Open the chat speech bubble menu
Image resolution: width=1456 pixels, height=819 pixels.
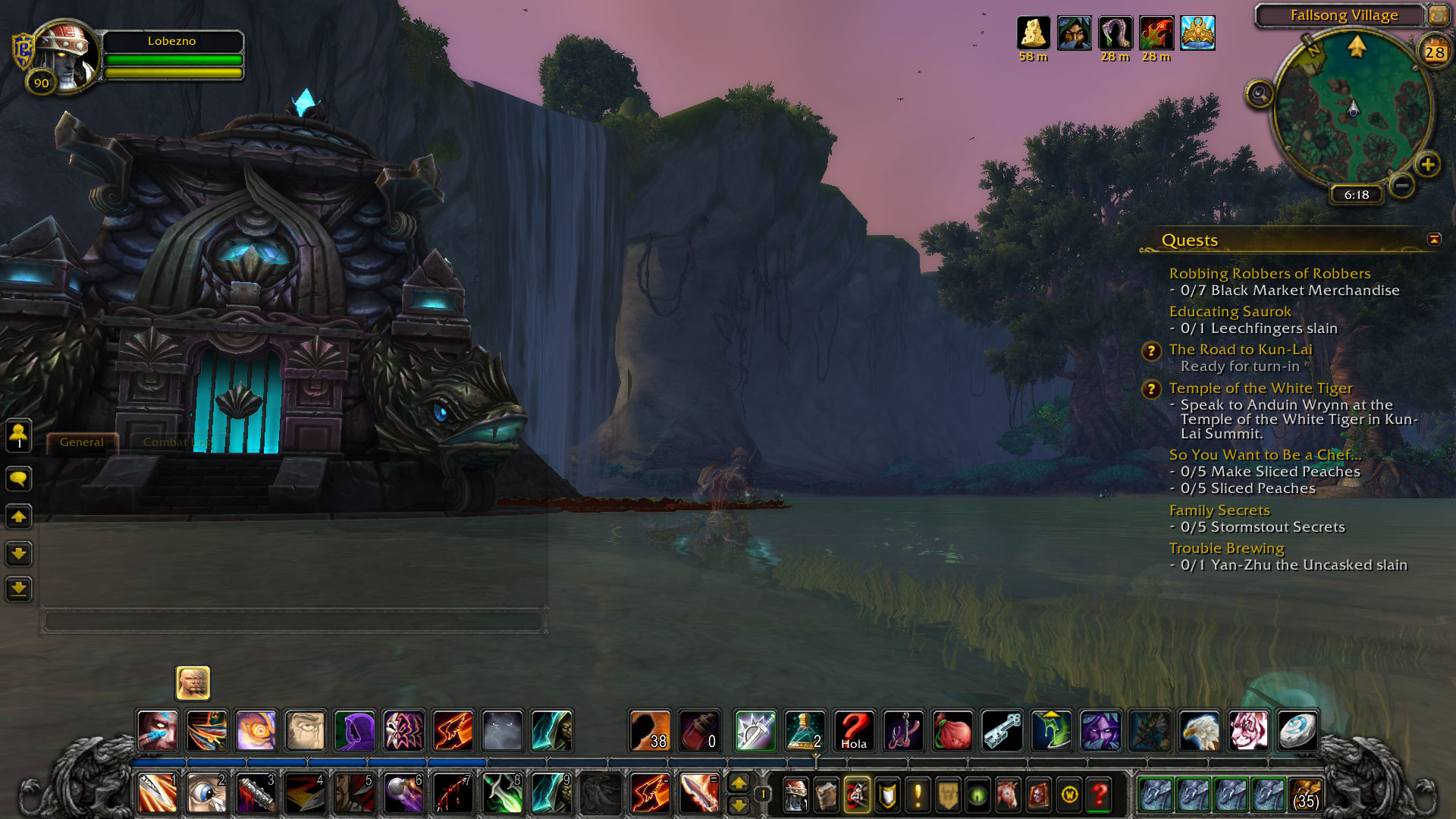click(x=19, y=479)
